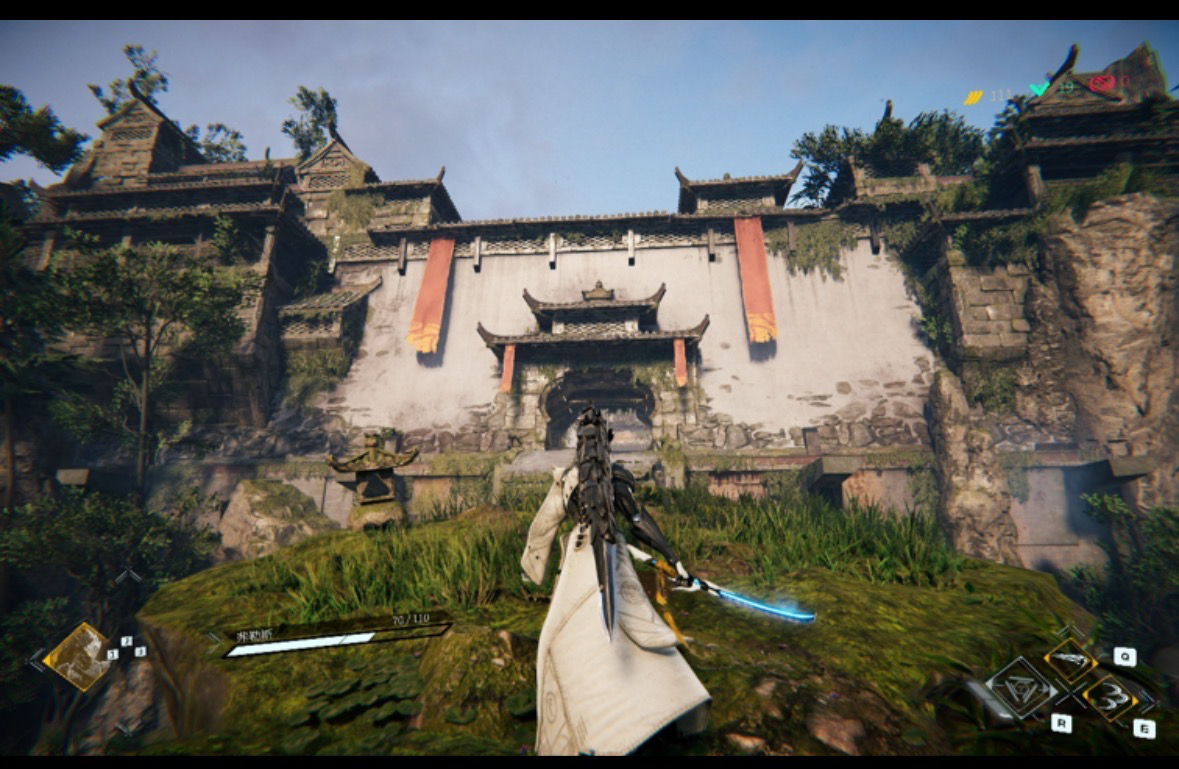This screenshot has width=1179, height=769.
Task: Click the red round emblem icon
Action: pyautogui.click(x=1101, y=83)
